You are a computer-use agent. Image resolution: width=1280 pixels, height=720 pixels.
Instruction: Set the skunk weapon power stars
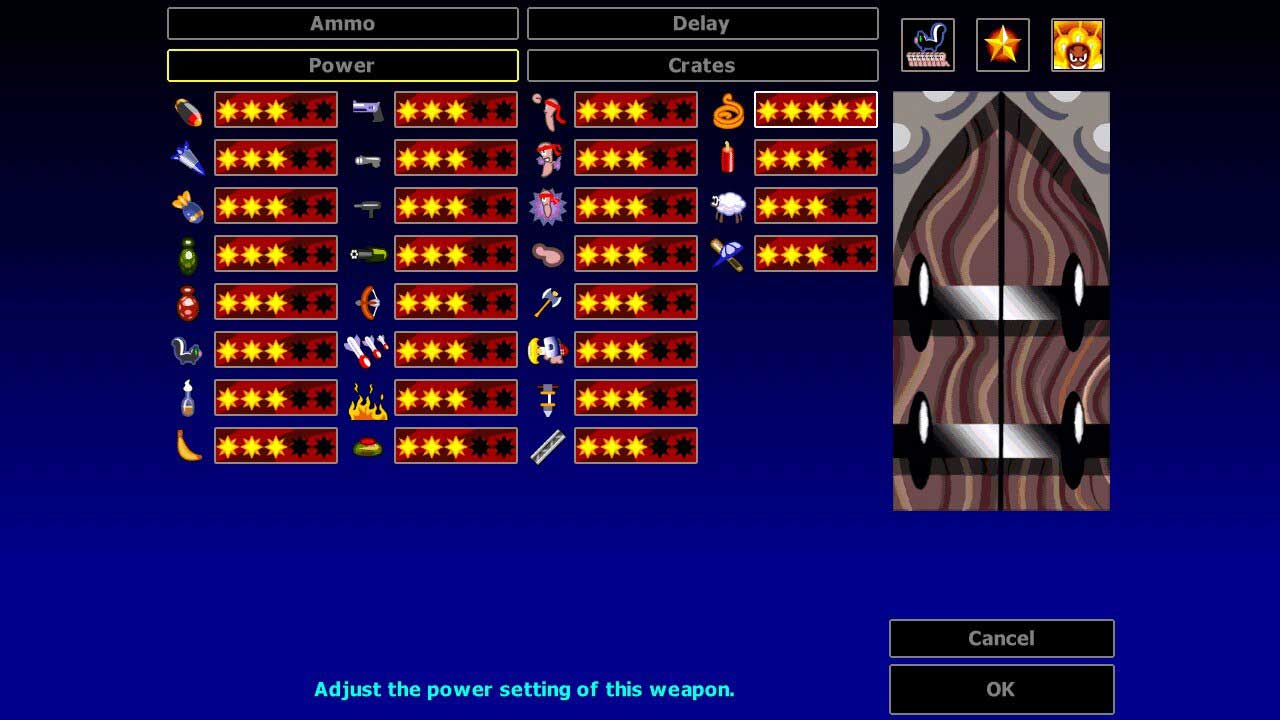tap(276, 350)
